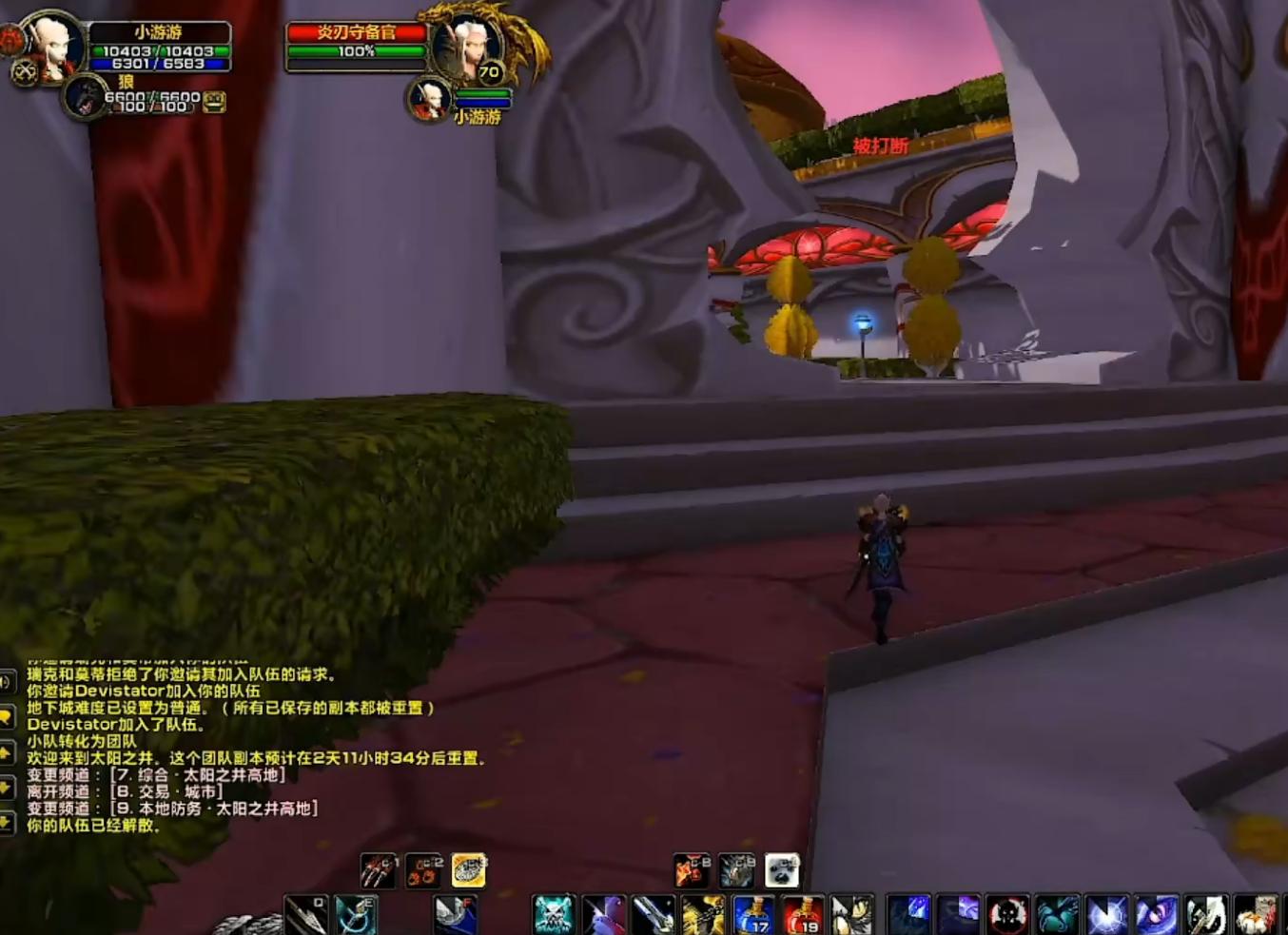
Task: Activate the purple eye ability icon
Action: tap(1156, 915)
